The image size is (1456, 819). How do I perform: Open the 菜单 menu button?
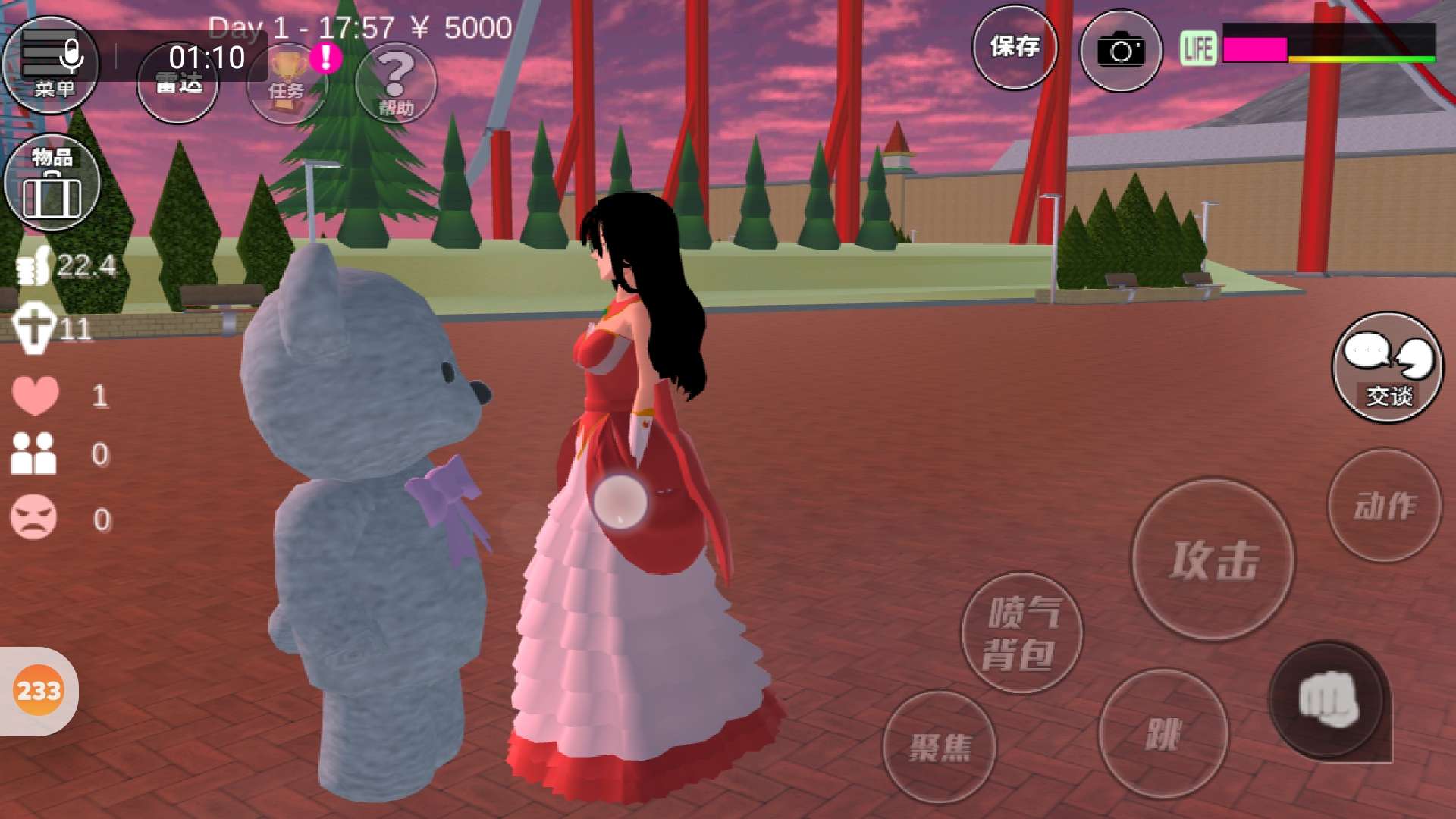coord(51,66)
